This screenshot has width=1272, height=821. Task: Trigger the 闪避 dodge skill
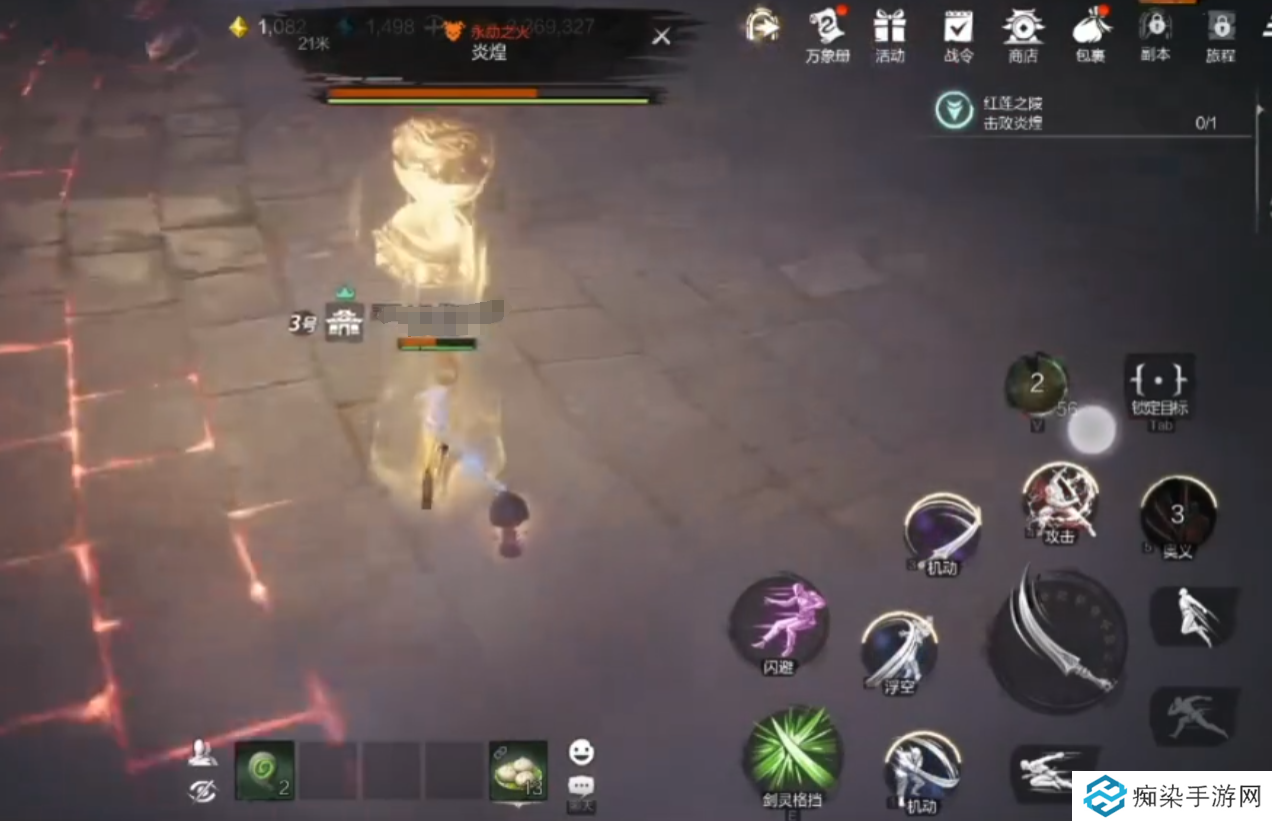[779, 622]
